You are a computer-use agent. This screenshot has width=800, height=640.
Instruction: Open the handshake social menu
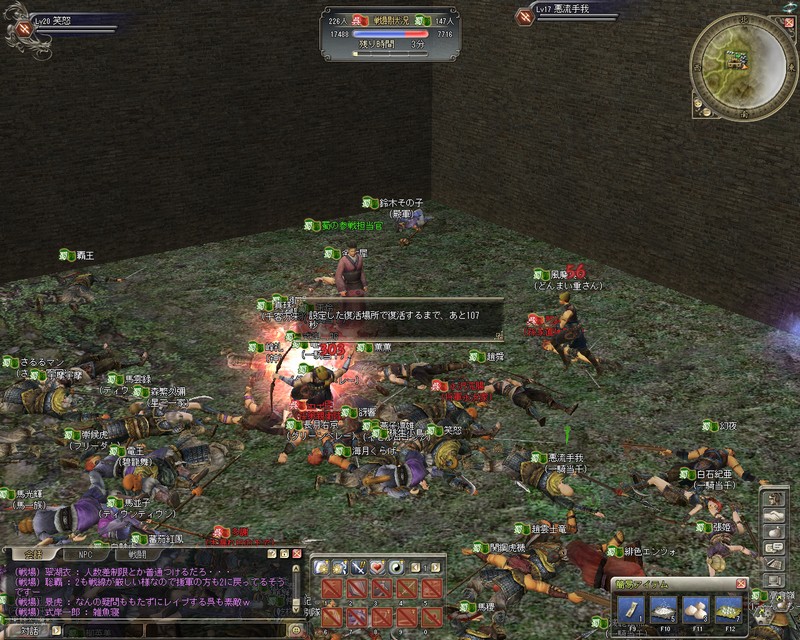coord(774,514)
